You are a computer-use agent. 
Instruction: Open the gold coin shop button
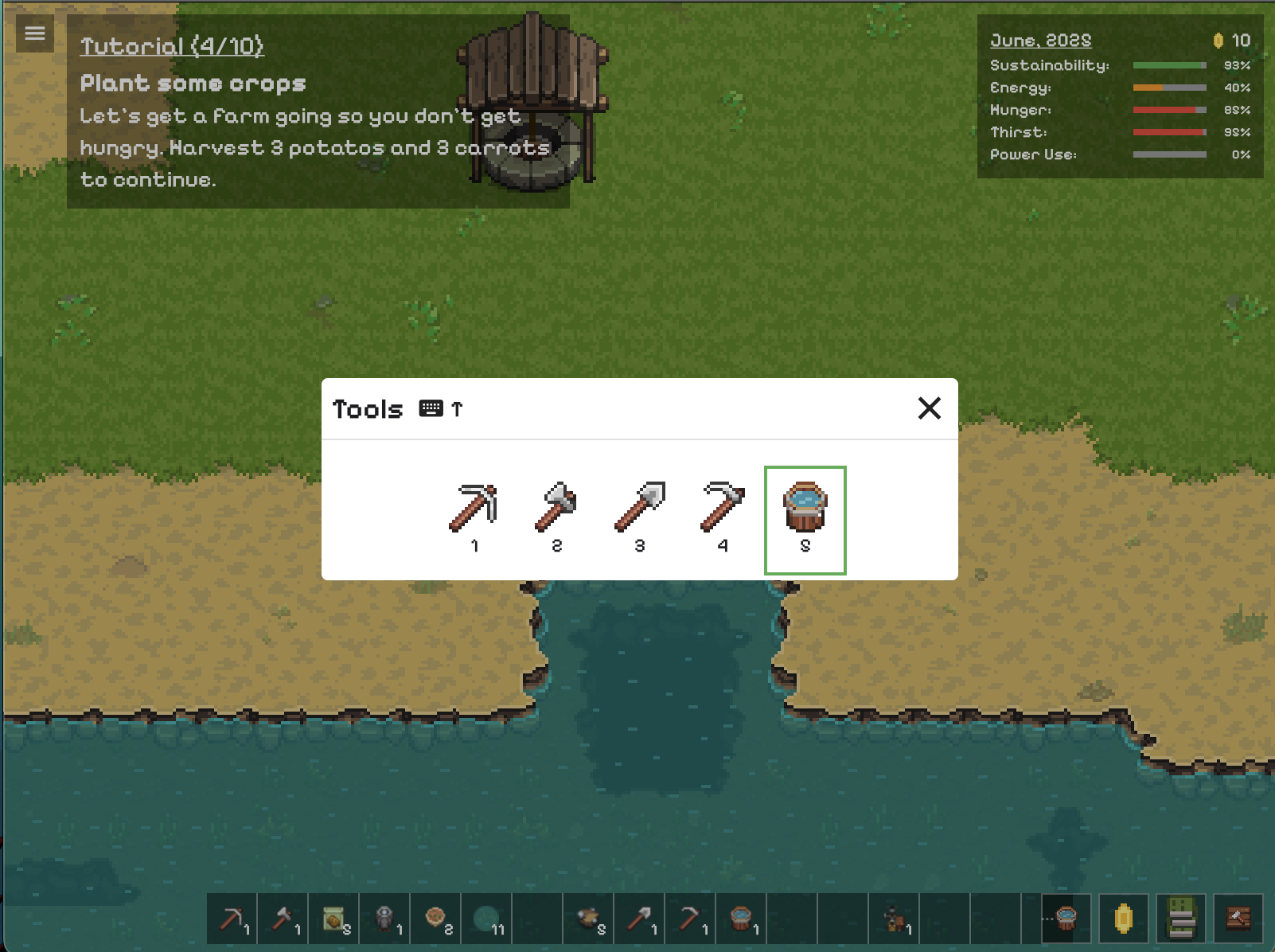(x=1124, y=919)
